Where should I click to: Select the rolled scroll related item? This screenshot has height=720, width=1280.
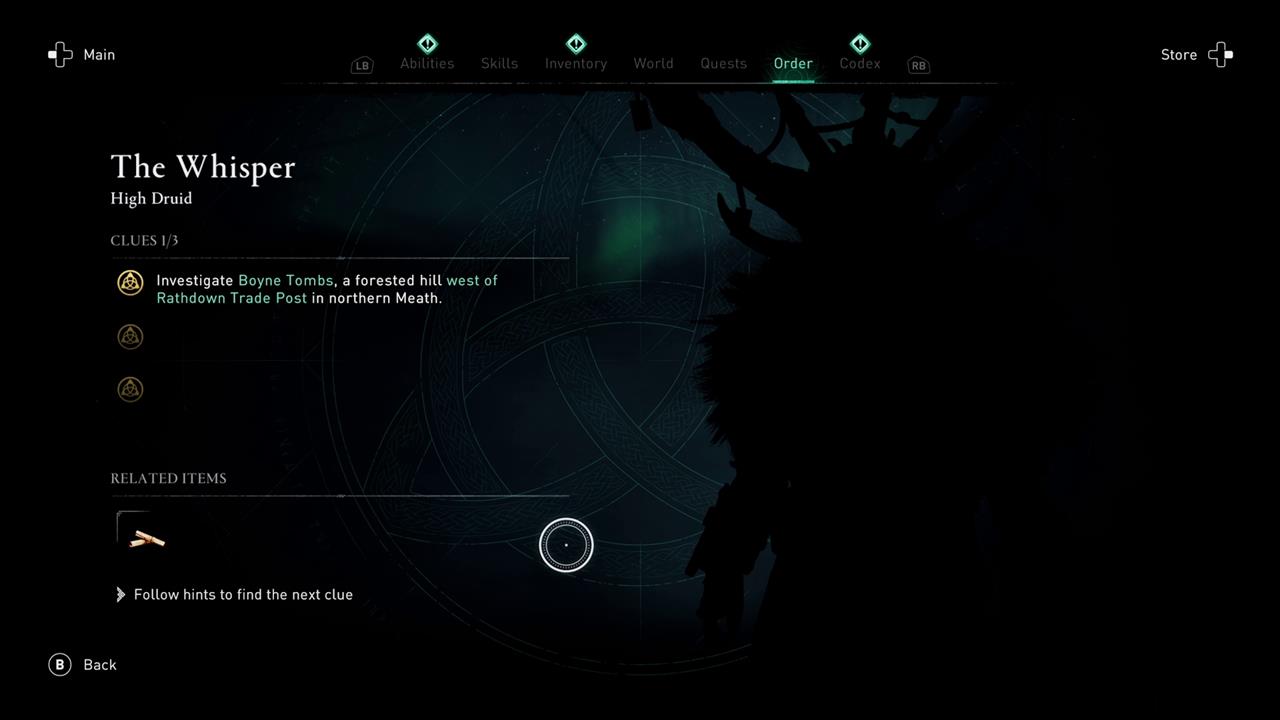pyautogui.click(x=146, y=539)
